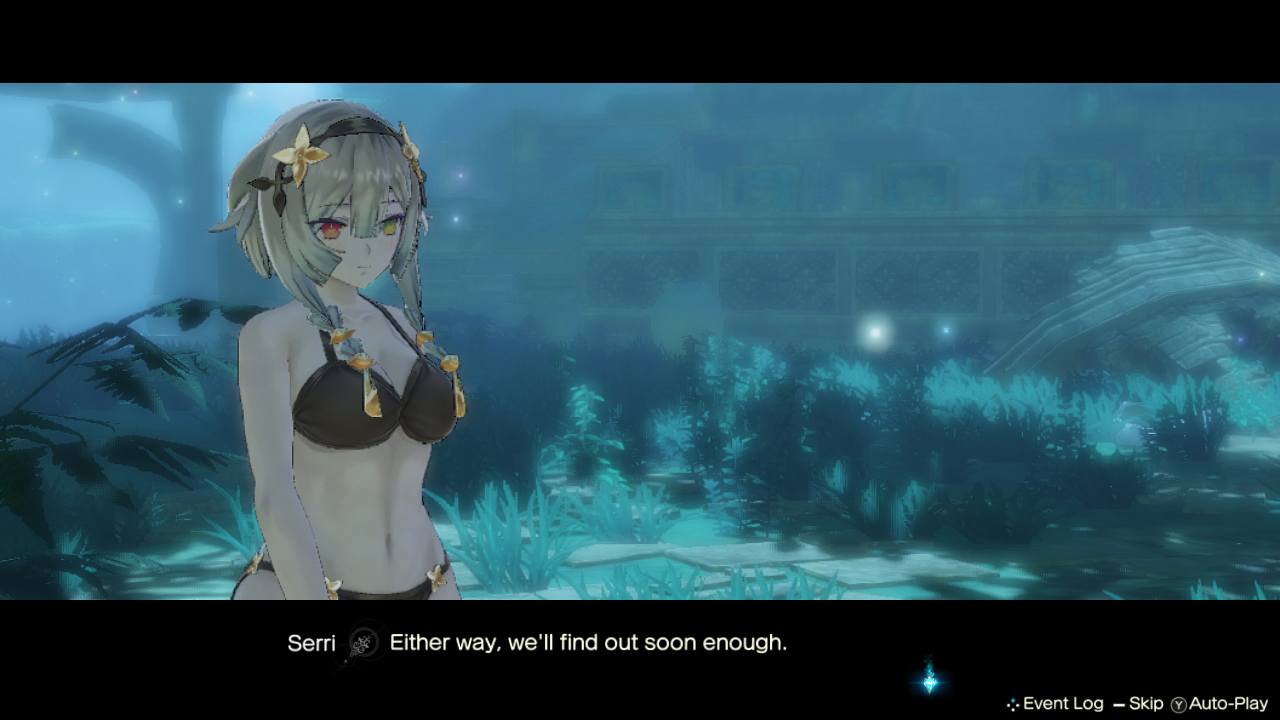Choose the Skip menu option
The width and height of the screenshot is (1280, 720).
(x=1145, y=704)
